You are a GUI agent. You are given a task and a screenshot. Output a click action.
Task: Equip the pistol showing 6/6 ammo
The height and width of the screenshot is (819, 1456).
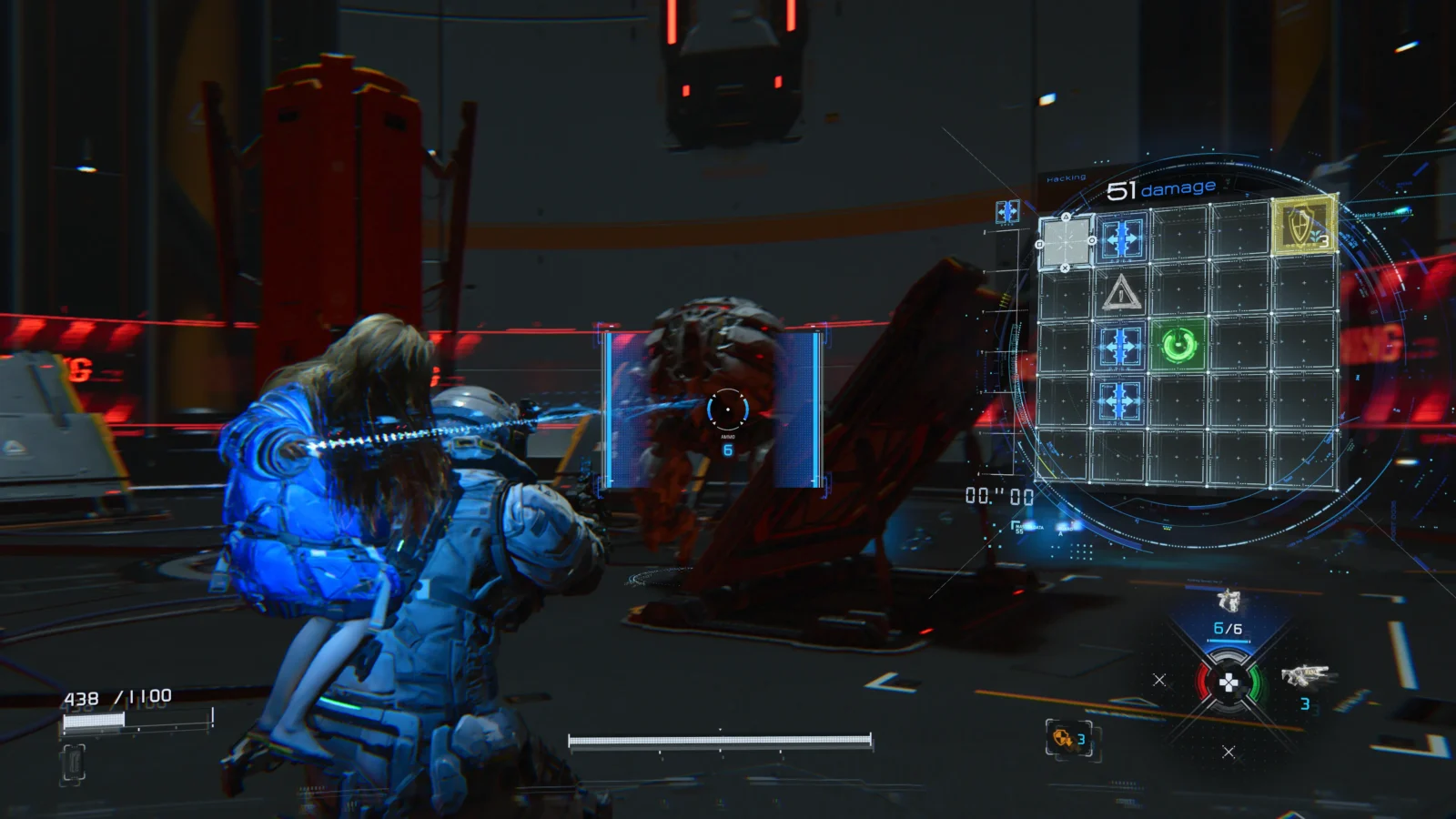(1228, 602)
